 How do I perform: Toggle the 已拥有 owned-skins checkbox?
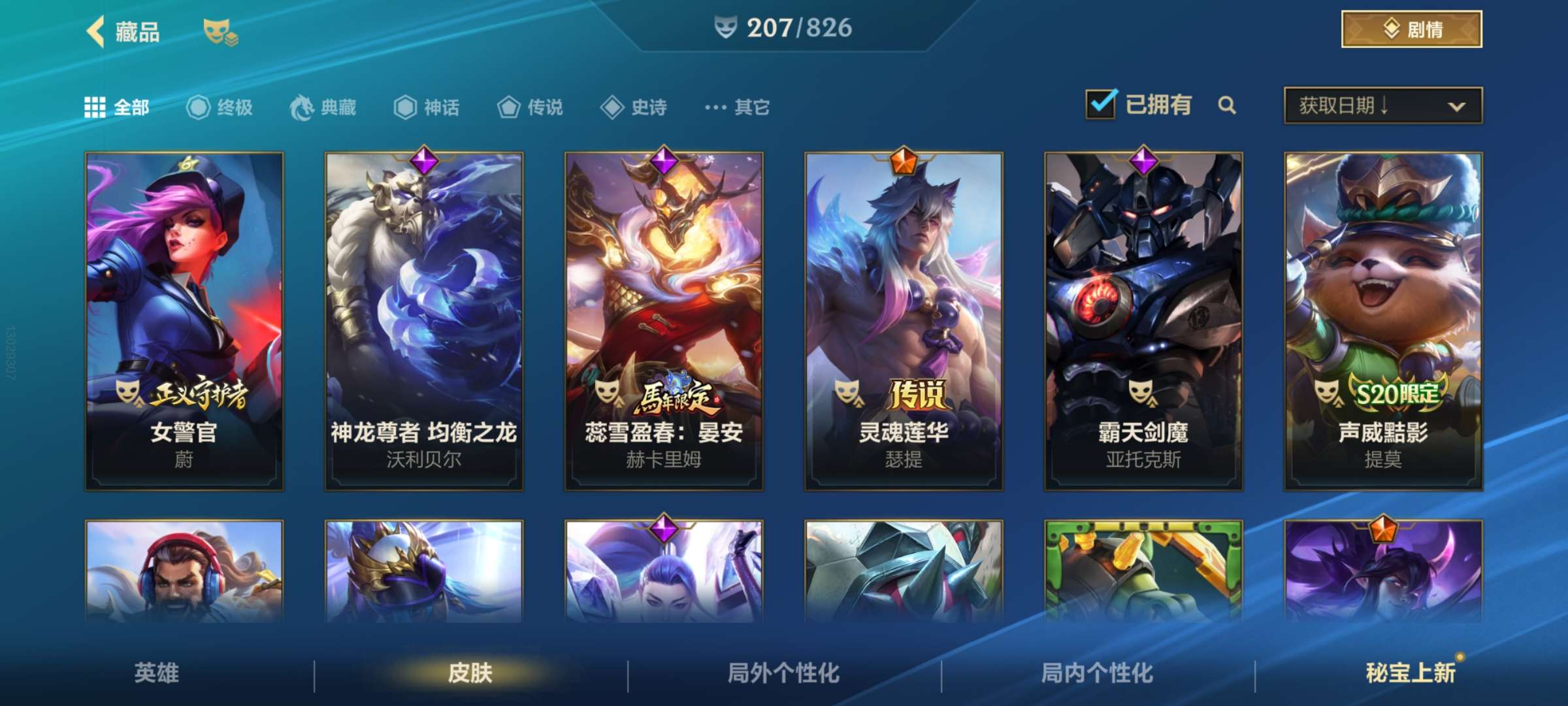click(x=1102, y=103)
